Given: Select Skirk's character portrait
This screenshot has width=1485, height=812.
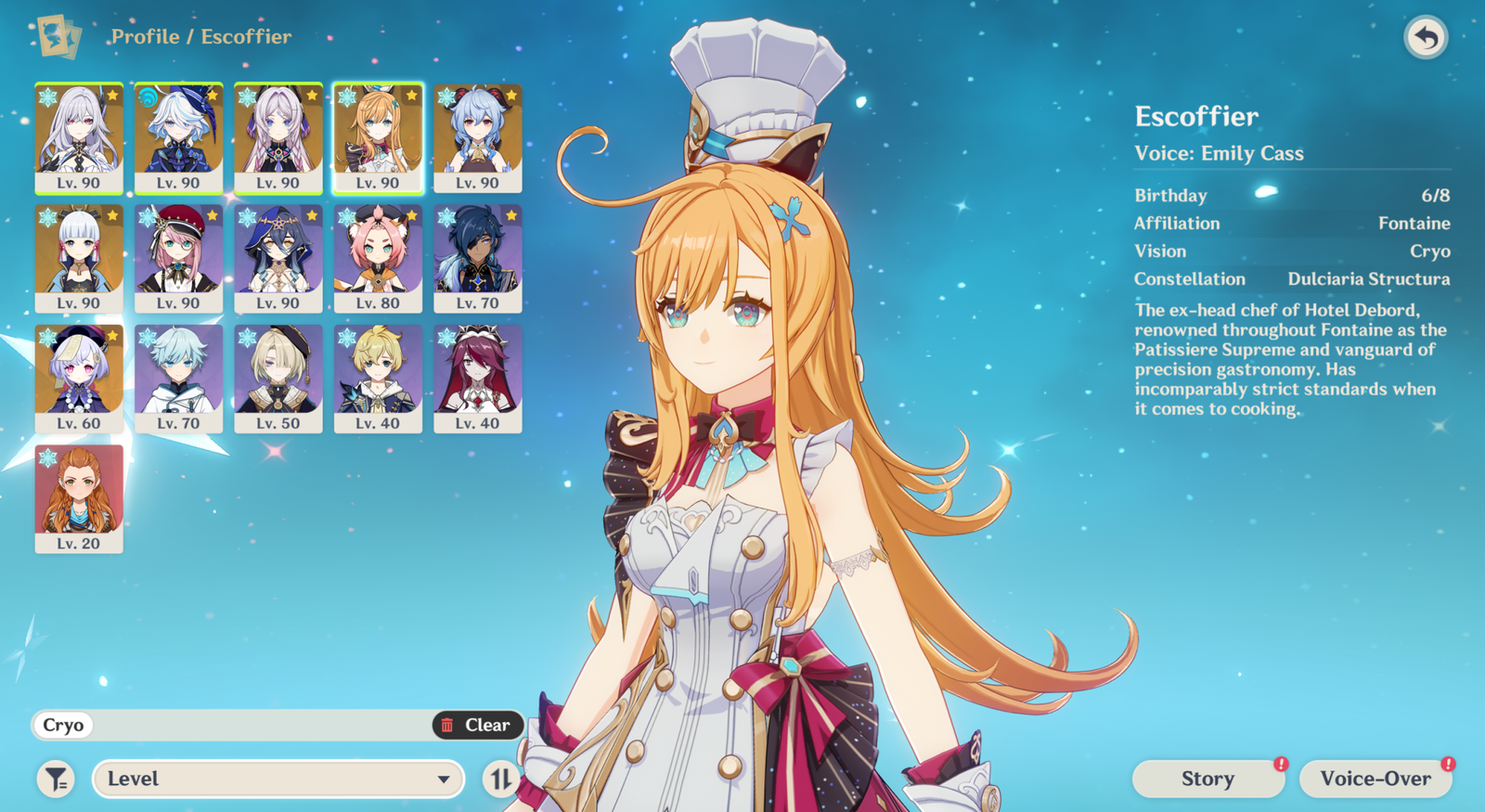Looking at the screenshot, I should [79, 136].
